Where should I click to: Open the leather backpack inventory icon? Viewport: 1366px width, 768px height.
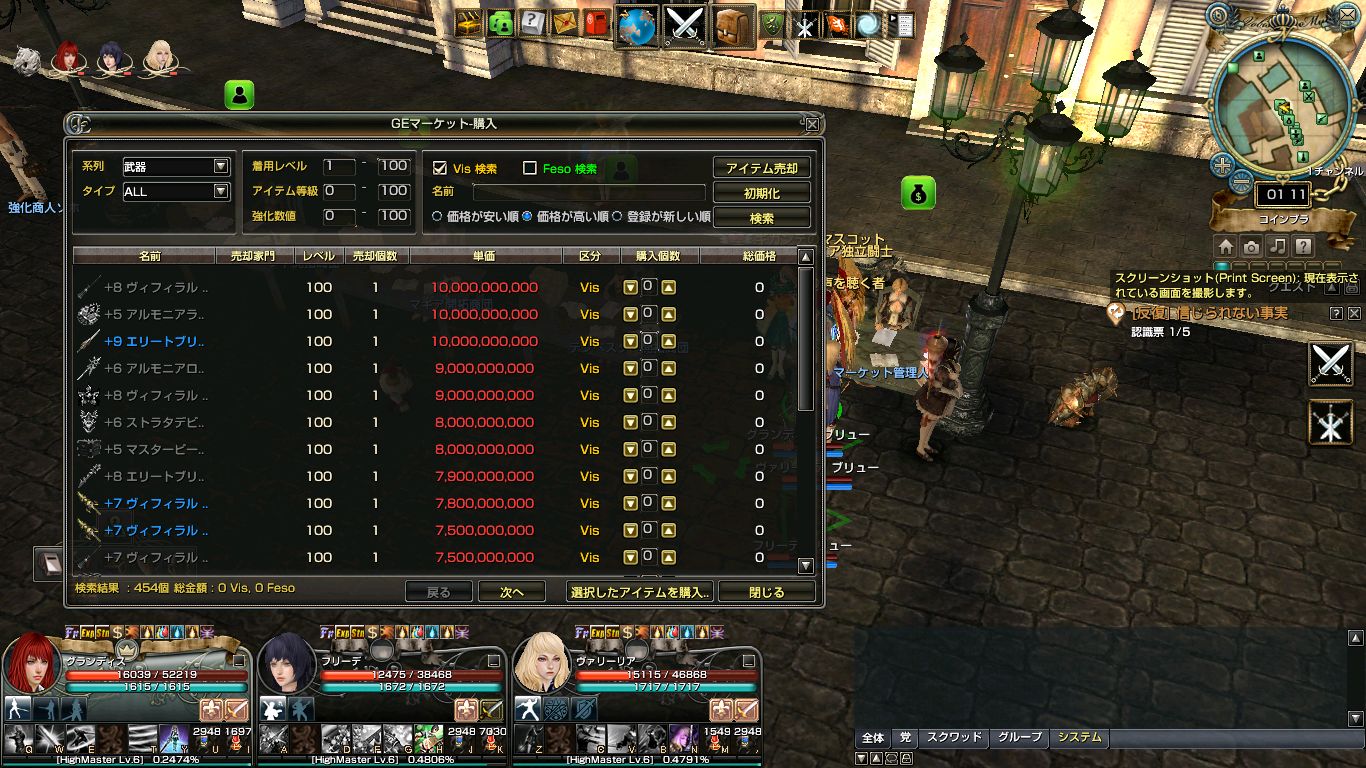coord(733,25)
